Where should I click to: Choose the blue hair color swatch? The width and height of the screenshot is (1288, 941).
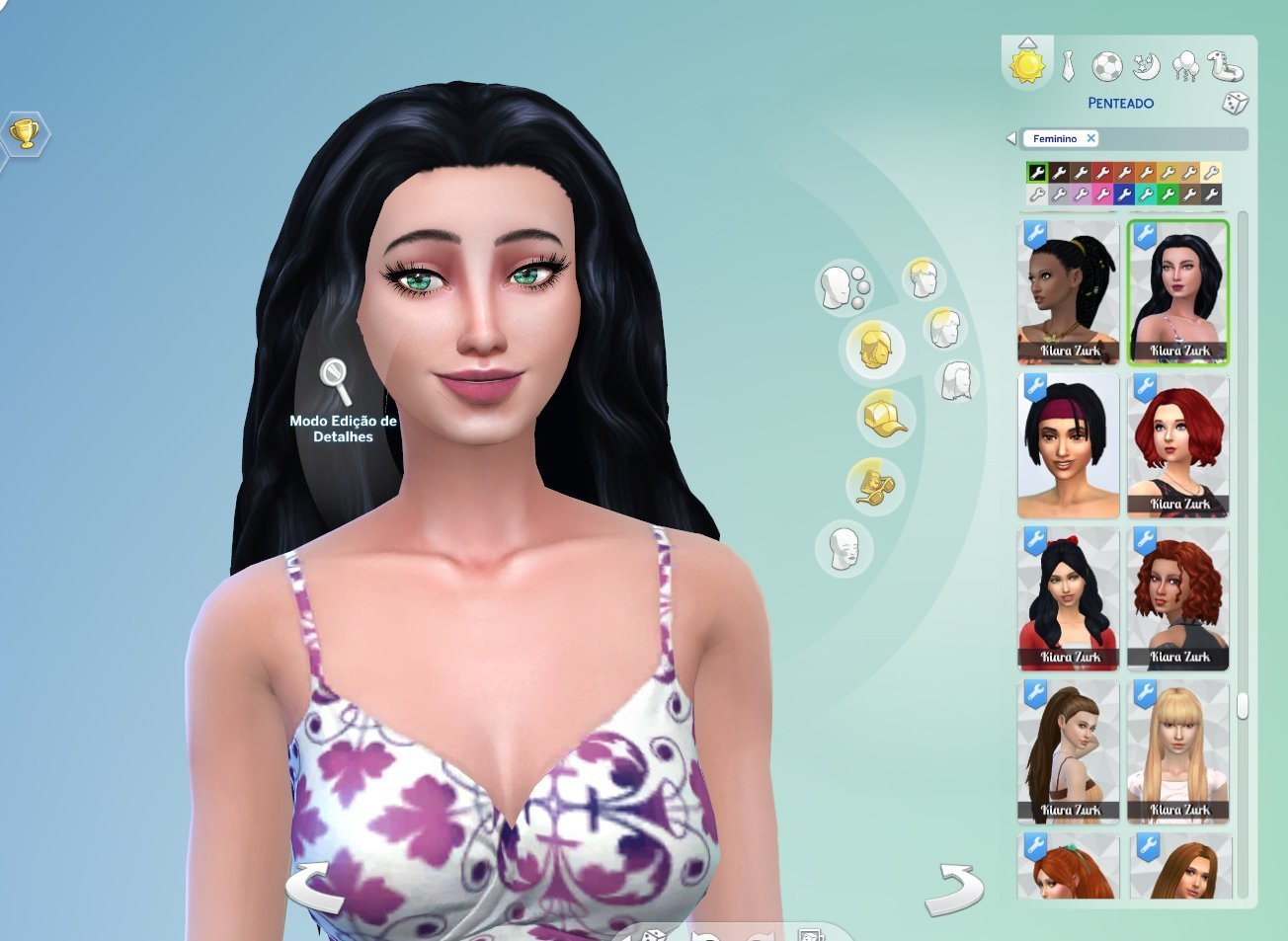(x=1124, y=195)
